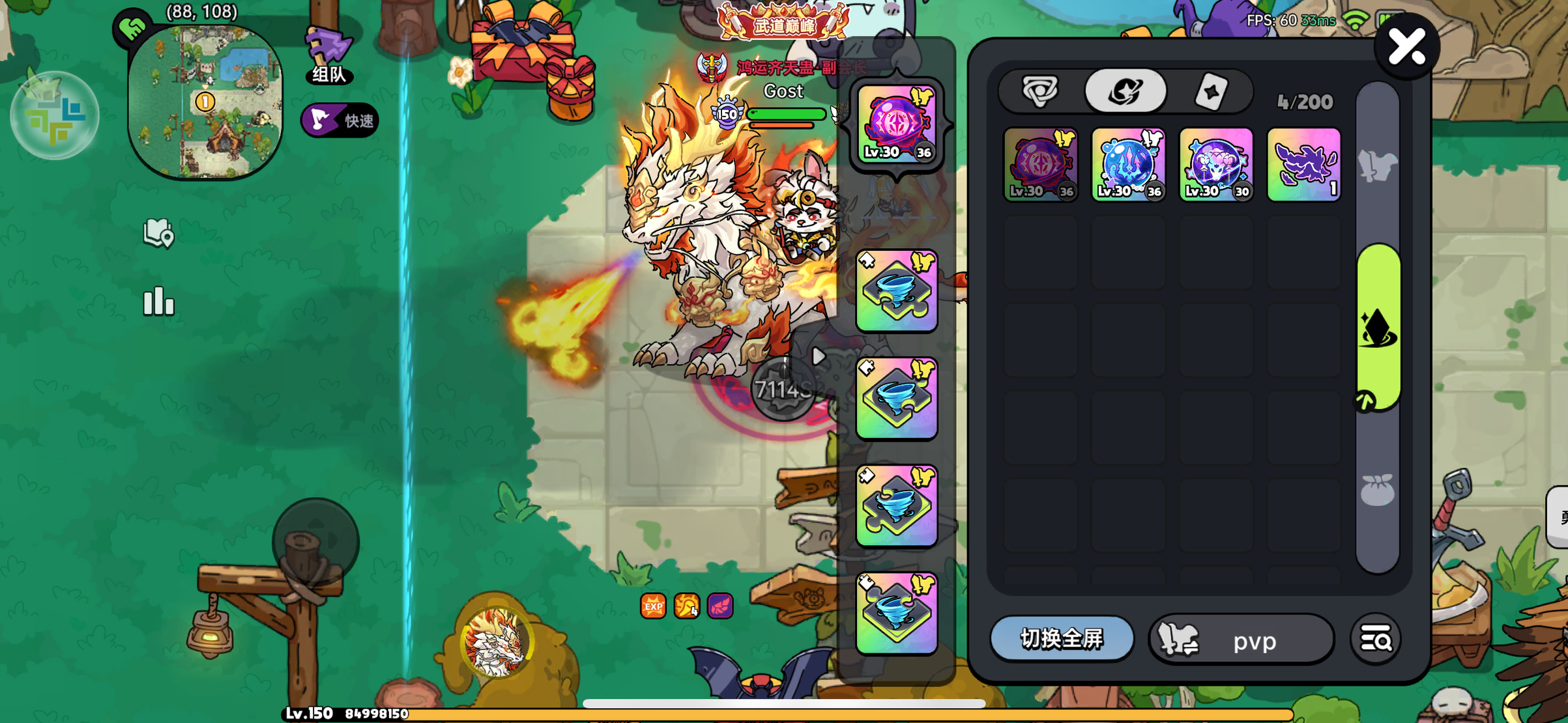This screenshot has width=1568, height=723.
Task: Switch to the triangular knot tab
Action: click(x=1040, y=91)
